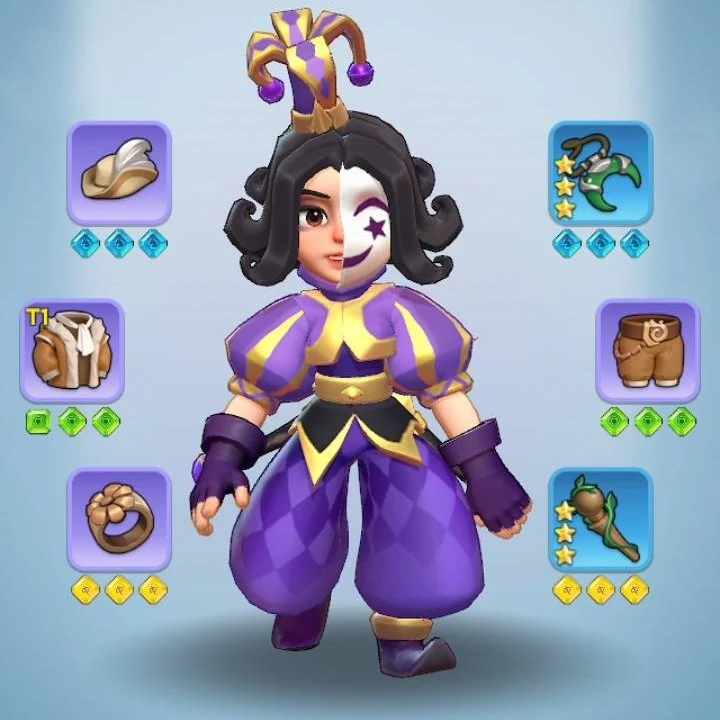Viewport: 720px width, 720px height.
Task: Select the green claw weapon slot
Action: [x=600, y=173]
